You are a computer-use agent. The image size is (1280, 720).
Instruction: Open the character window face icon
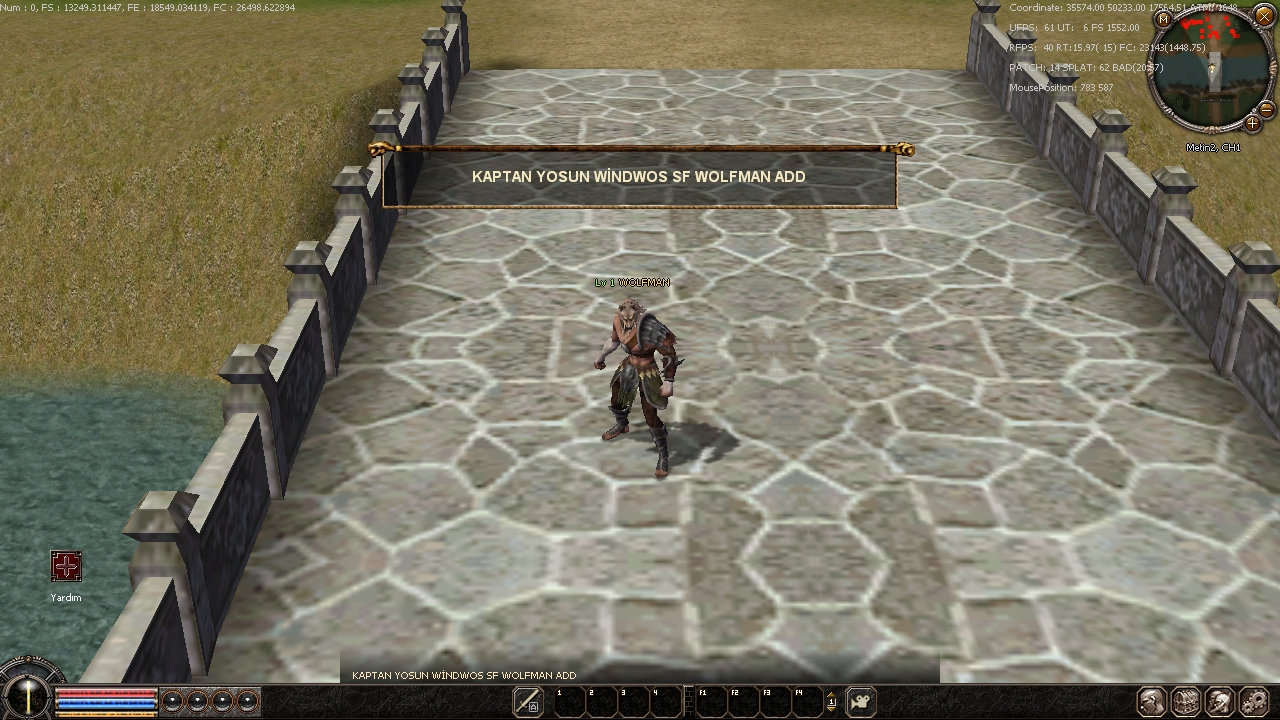[1152, 702]
